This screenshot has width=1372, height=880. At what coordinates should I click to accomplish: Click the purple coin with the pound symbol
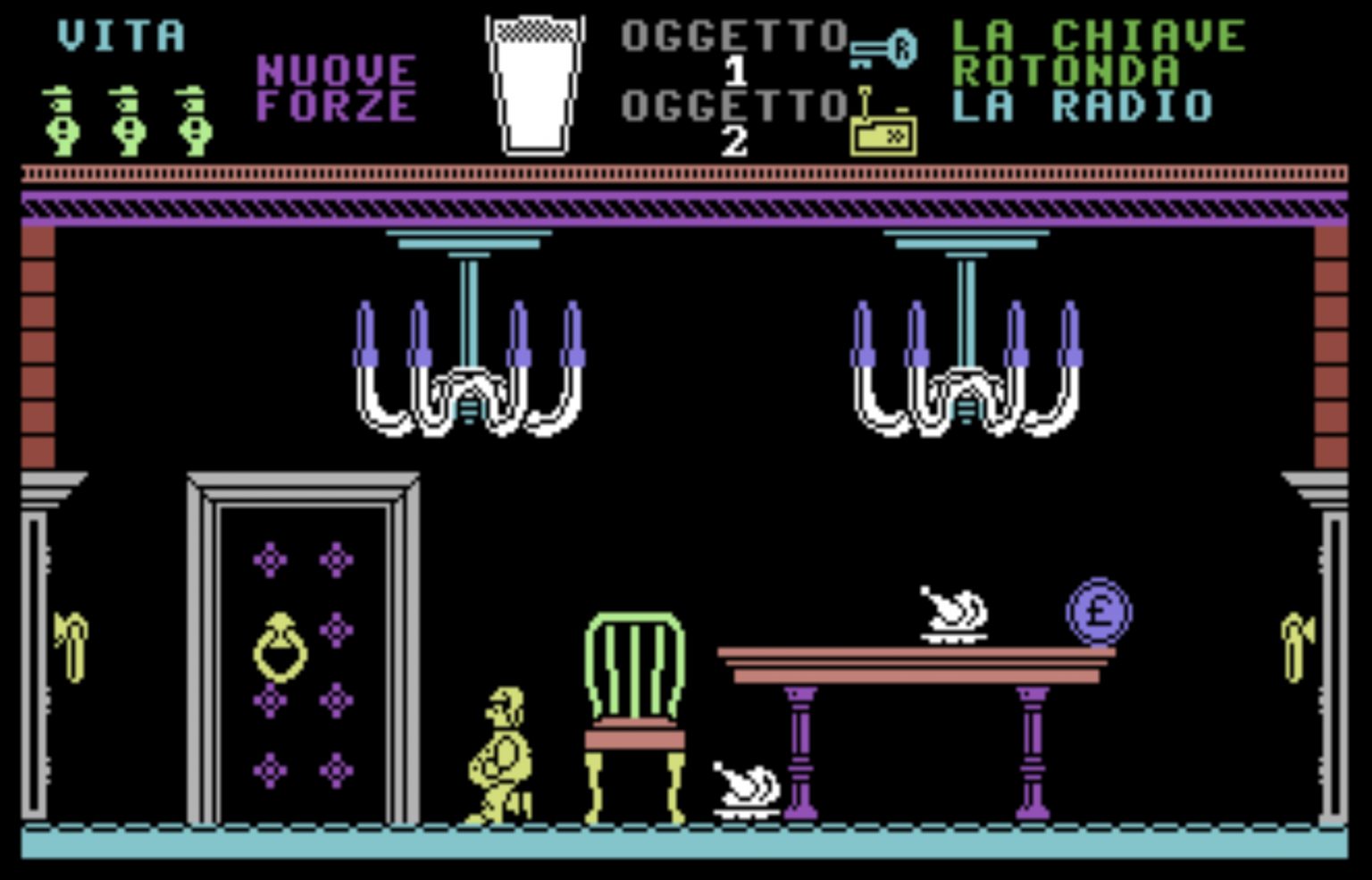[x=1099, y=613]
